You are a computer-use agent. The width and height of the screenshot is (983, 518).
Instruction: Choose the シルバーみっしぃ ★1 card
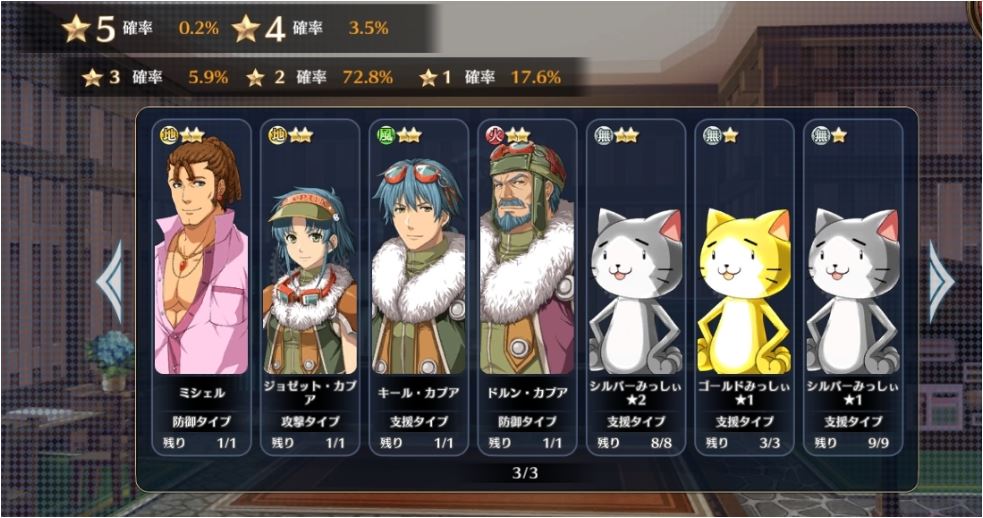point(852,285)
